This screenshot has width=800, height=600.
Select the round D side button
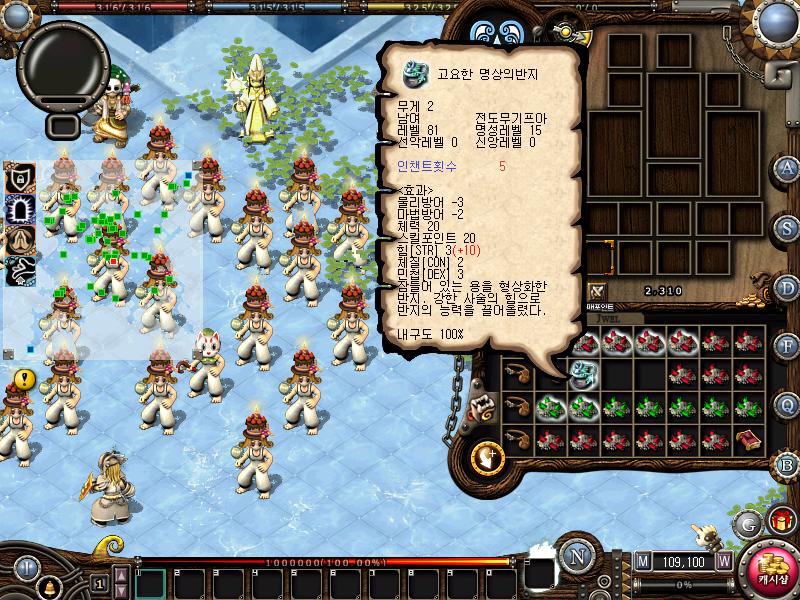788,287
